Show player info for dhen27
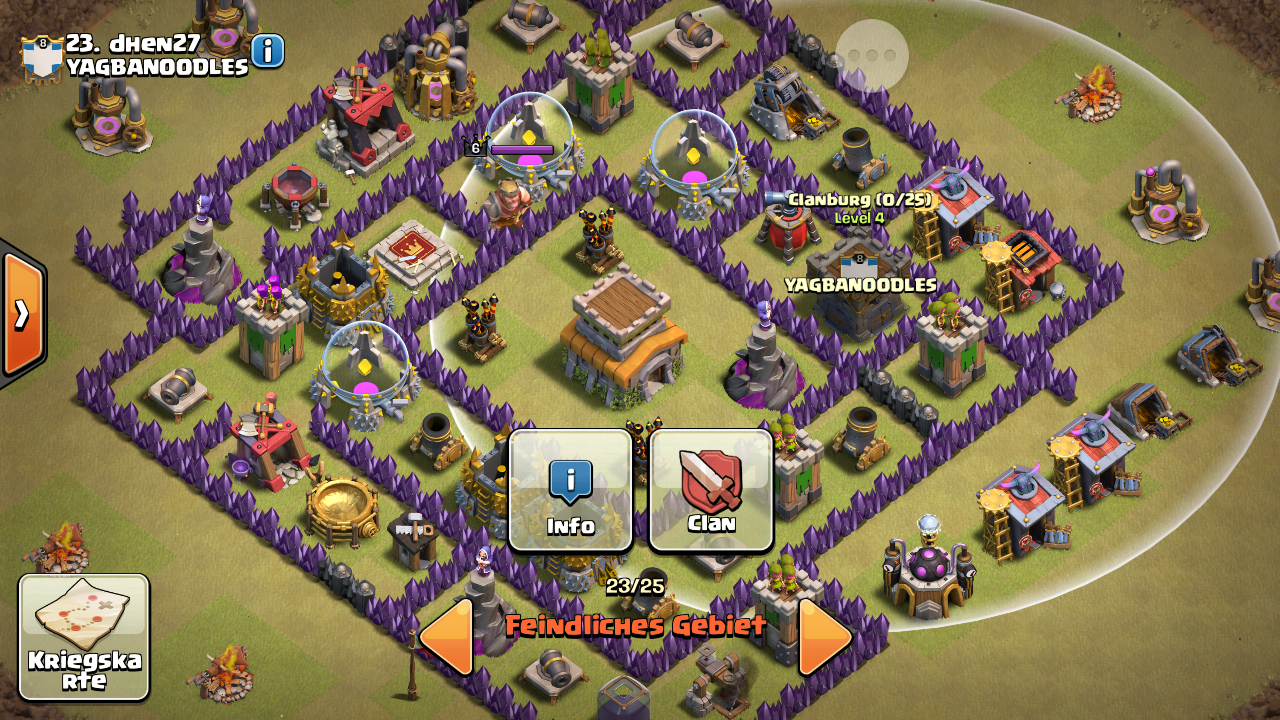This screenshot has width=1280, height=720. tap(268, 50)
